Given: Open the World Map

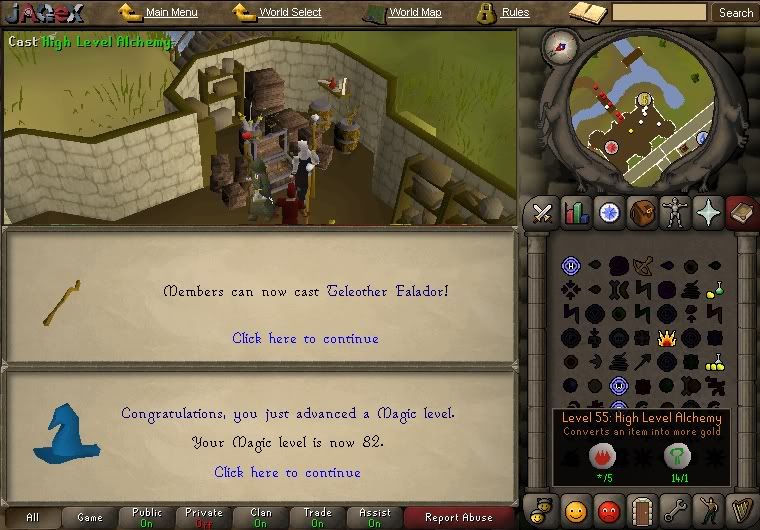Looking at the screenshot, I should (414, 13).
